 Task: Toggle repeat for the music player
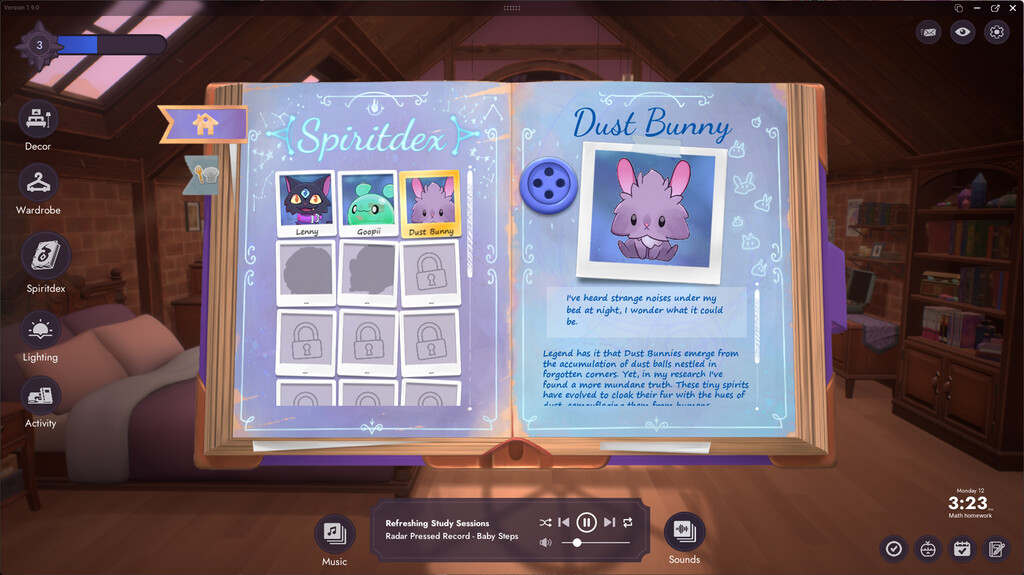pos(628,522)
